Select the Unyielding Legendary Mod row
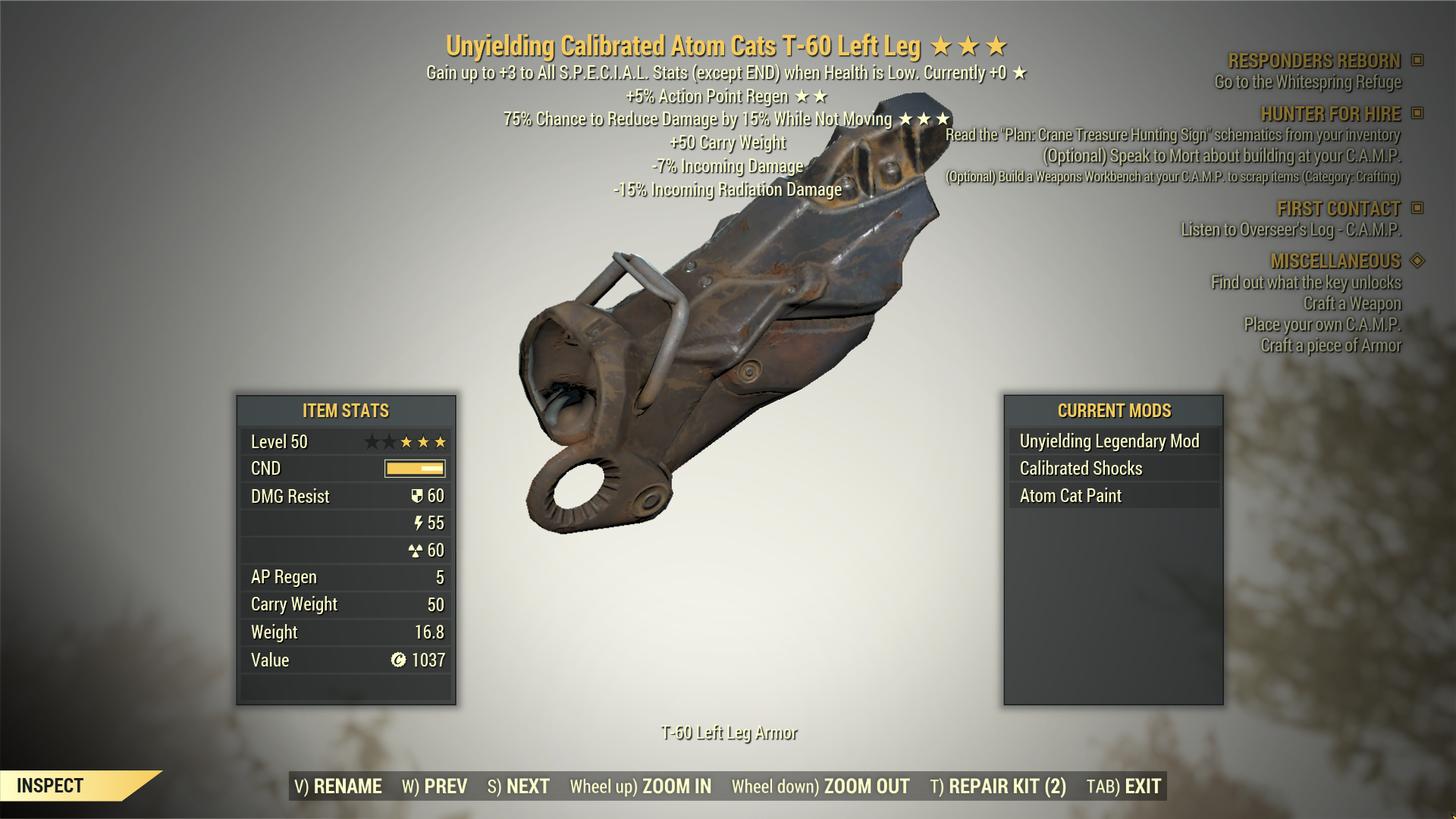 click(x=1109, y=441)
